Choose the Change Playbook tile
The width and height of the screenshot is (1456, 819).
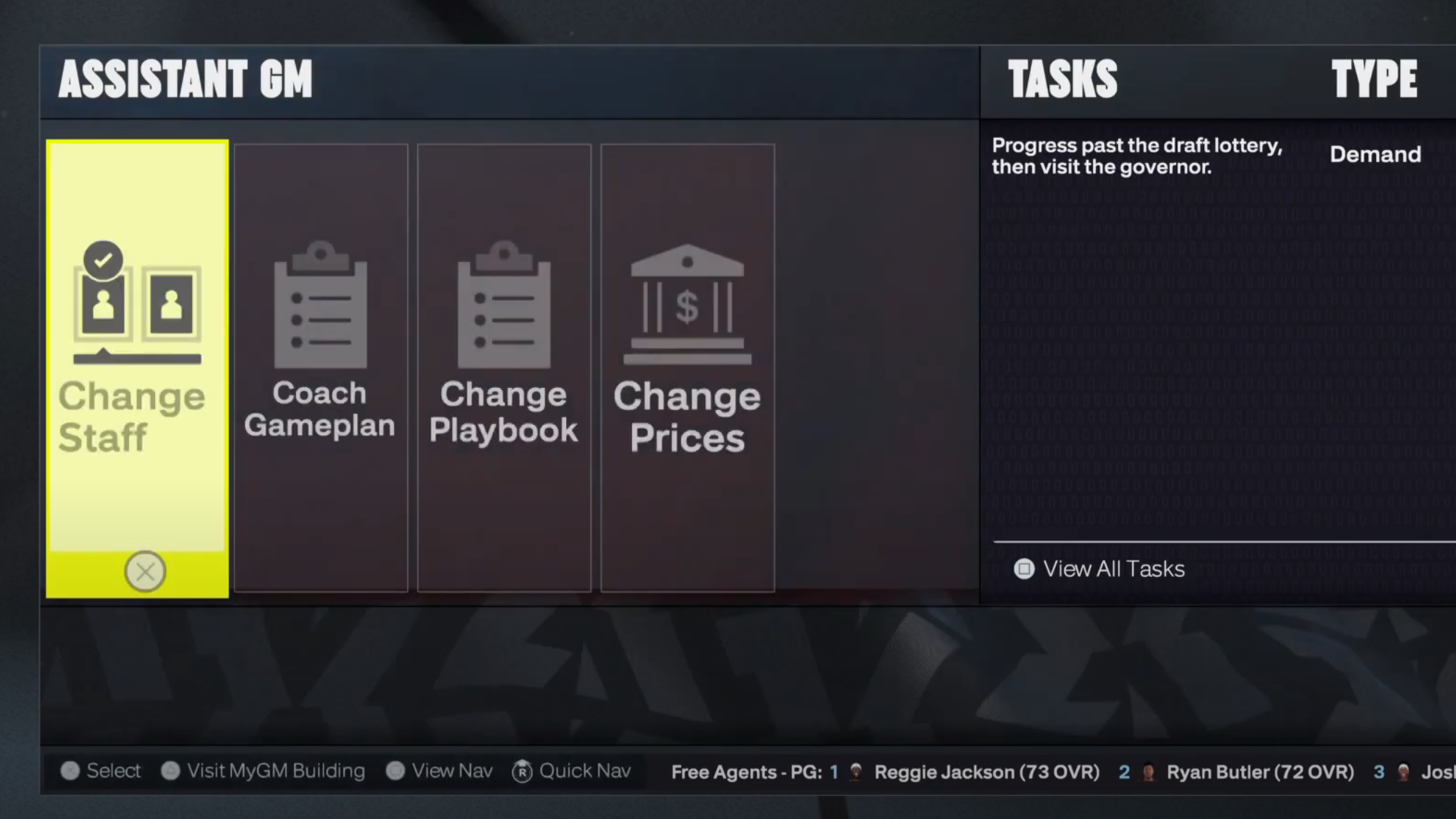coord(504,366)
